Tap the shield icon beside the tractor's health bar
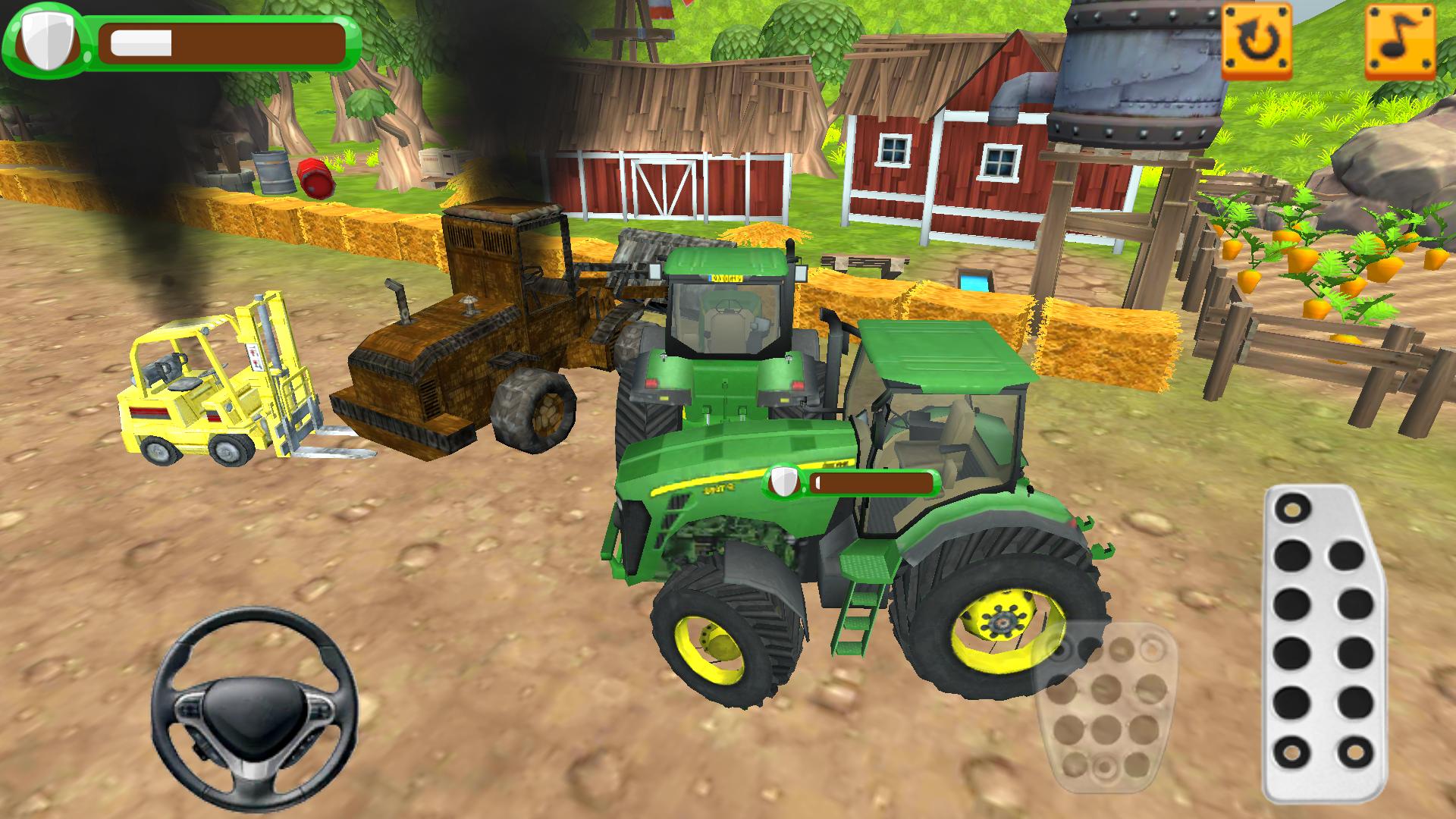Screen dimensions: 1456x819 pyautogui.click(x=782, y=482)
